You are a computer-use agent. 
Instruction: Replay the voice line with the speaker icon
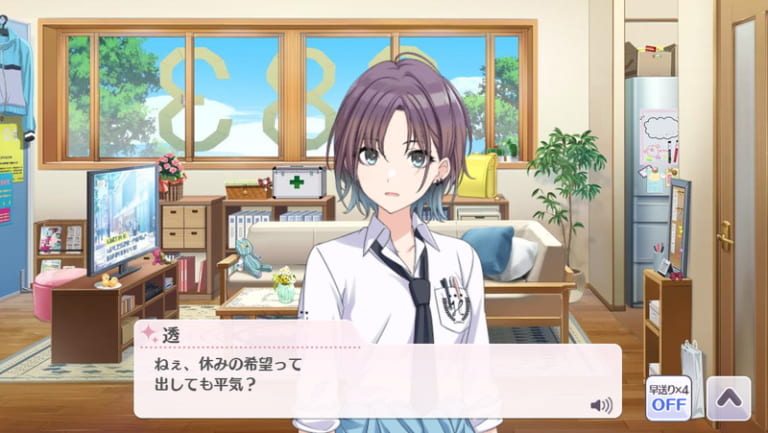(601, 405)
